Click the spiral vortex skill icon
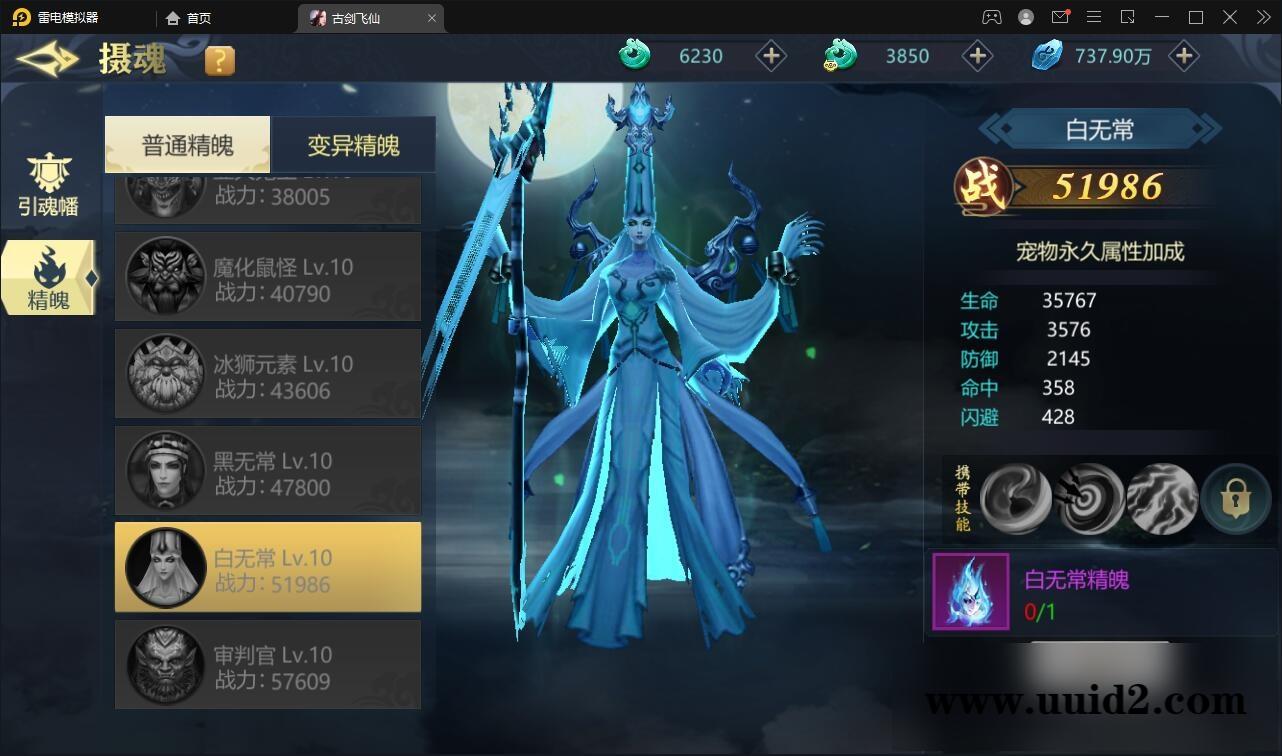This screenshot has width=1282, height=756. [x=1089, y=497]
